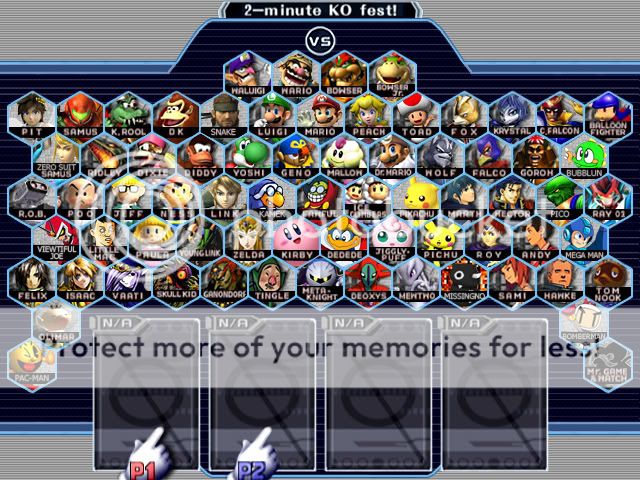Choose the Bowser Jr. tile
This screenshot has height=480, width=640.
[392, 72]
